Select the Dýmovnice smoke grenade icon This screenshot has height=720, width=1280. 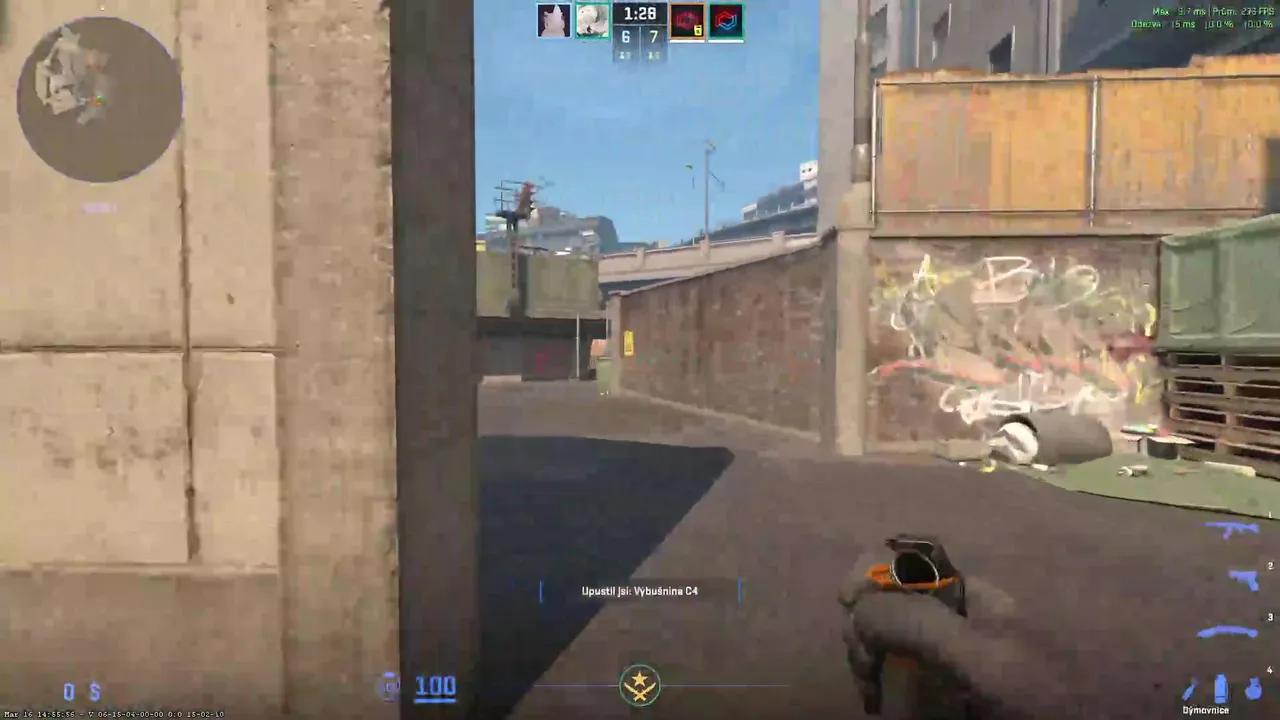tap(1221, 688)
